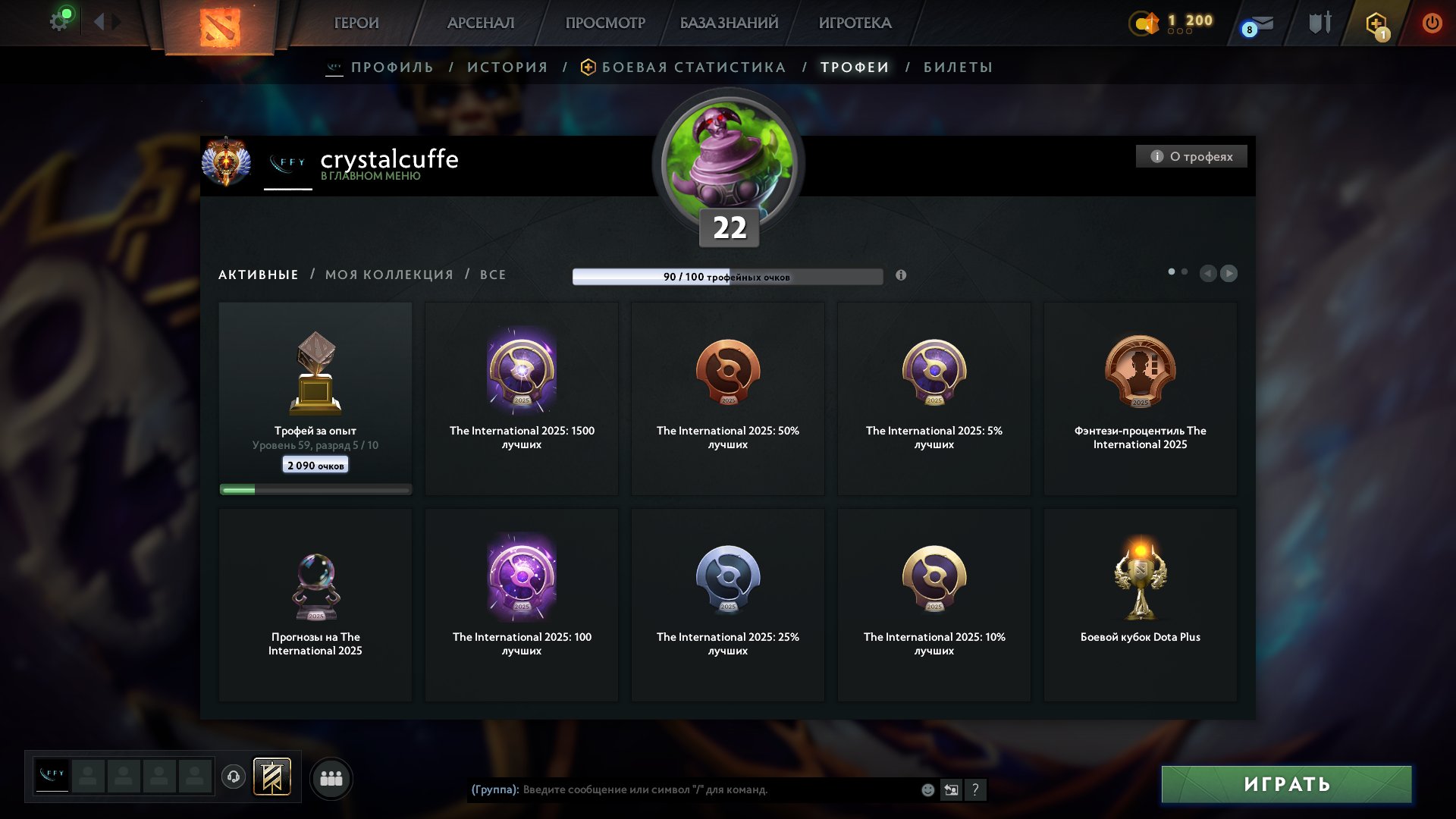This screenshot has height=819, width=1456.
Task: Click the green ИГРАТЬ play button
Action: pos(1286,784)
